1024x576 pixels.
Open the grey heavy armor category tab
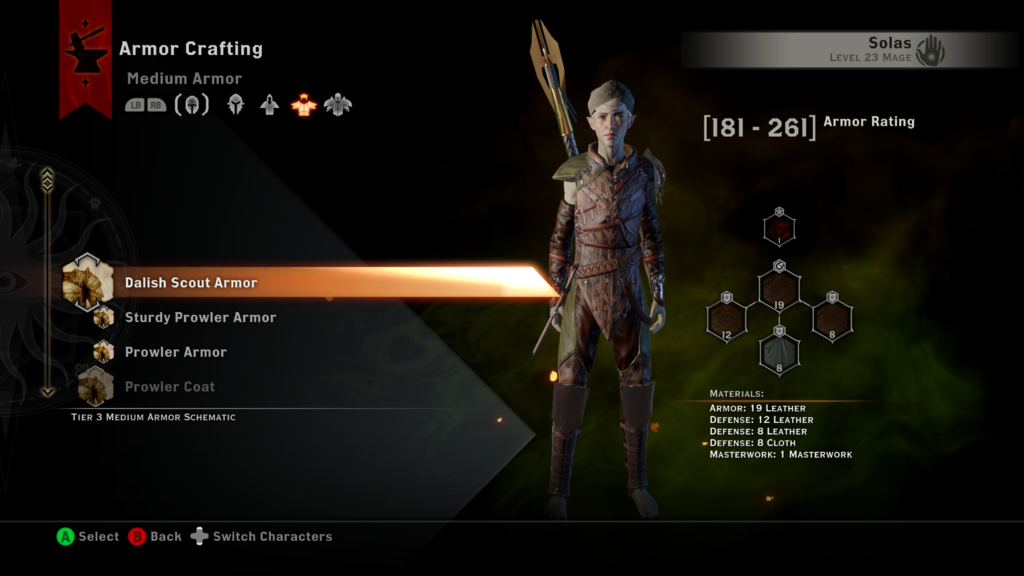pyautogui.click(x=338, y=104)
